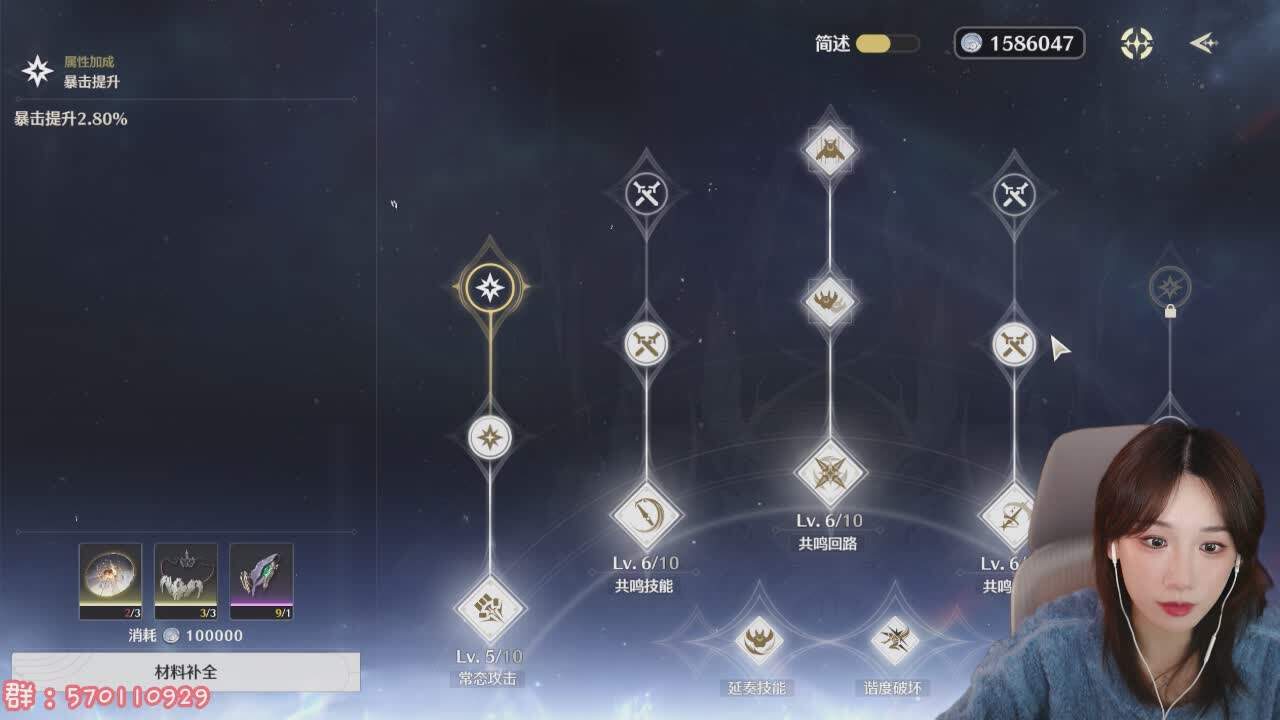
Task: Select the 常态攻击 skill node
Action: (490, 608)
